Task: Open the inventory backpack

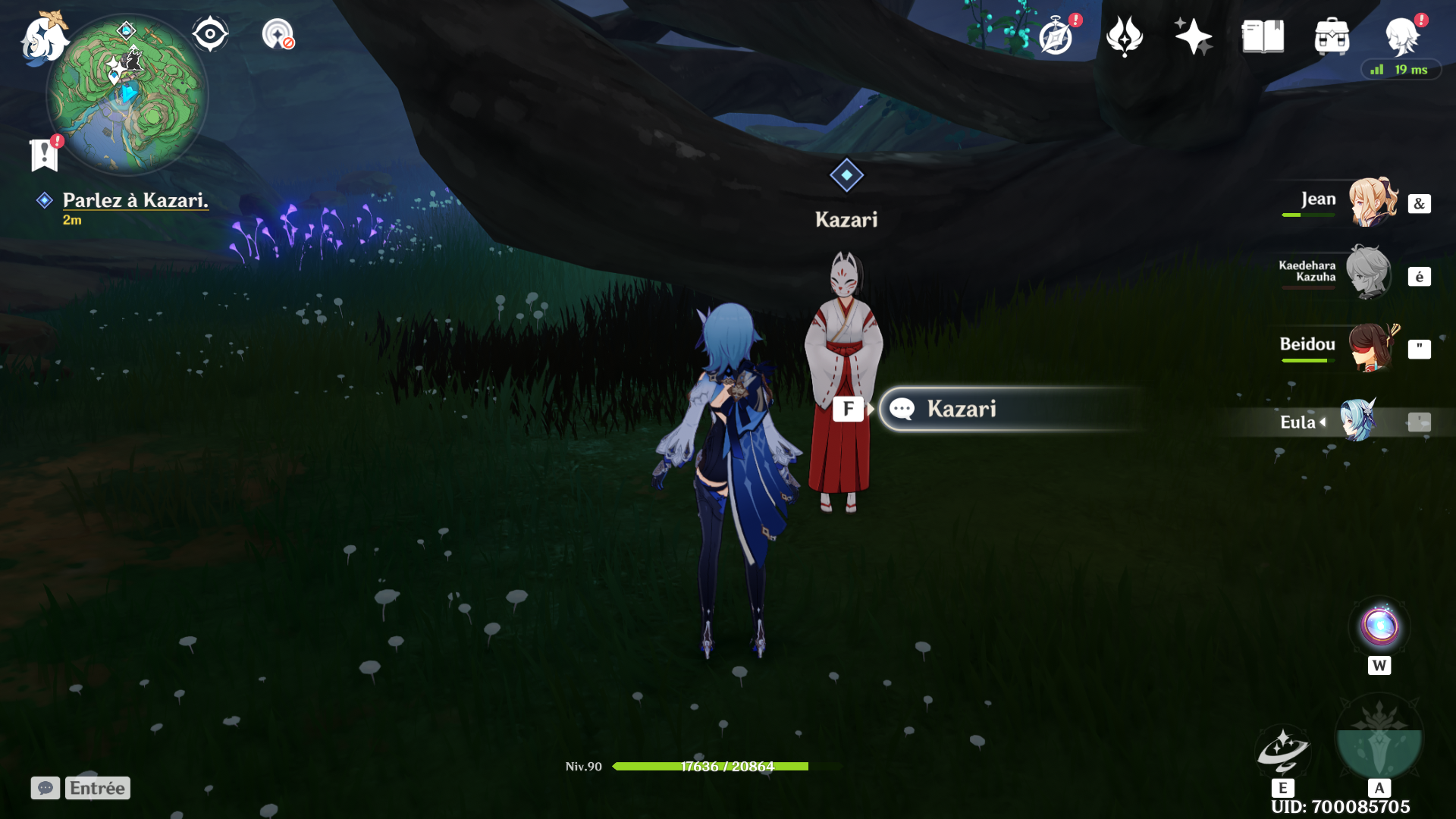Action: click(1332, 36)
